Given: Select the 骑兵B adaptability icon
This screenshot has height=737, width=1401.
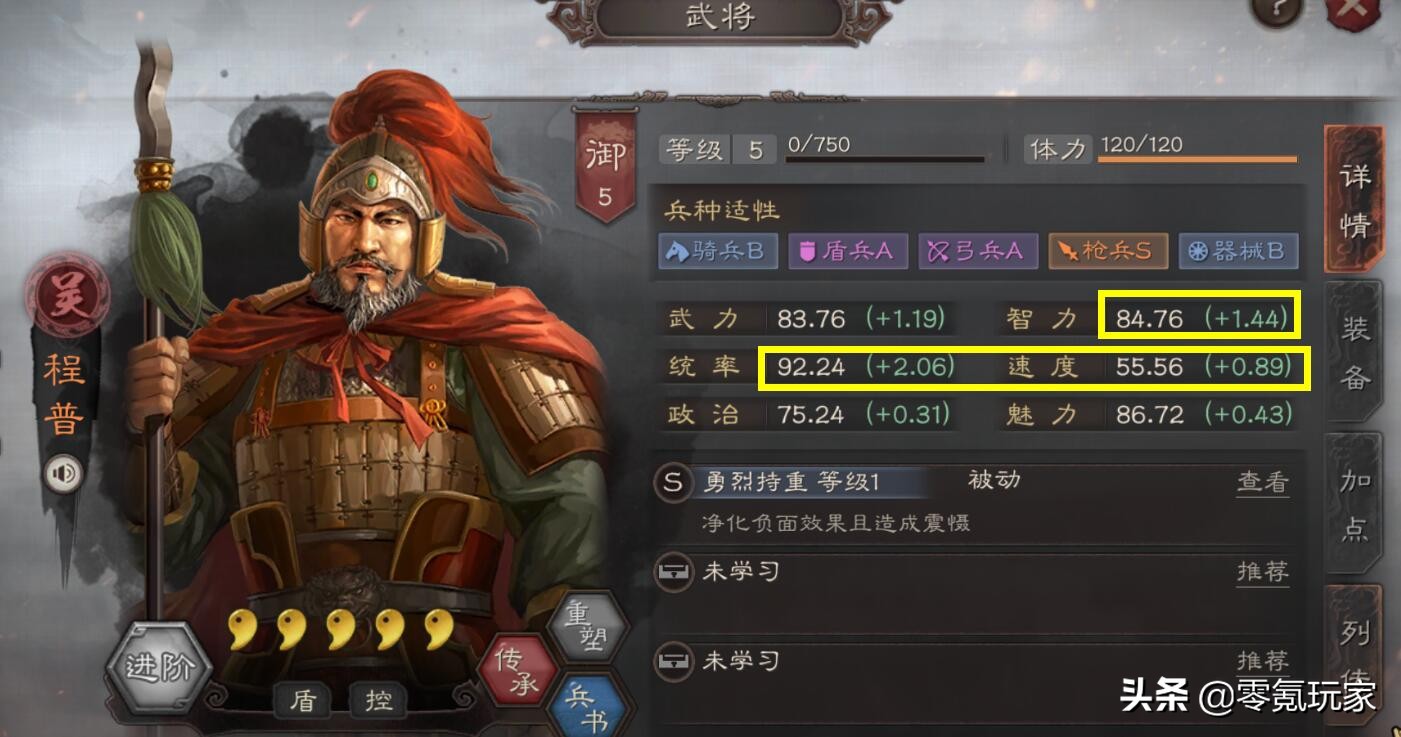Looking at the screenshot, I should 718,252.
